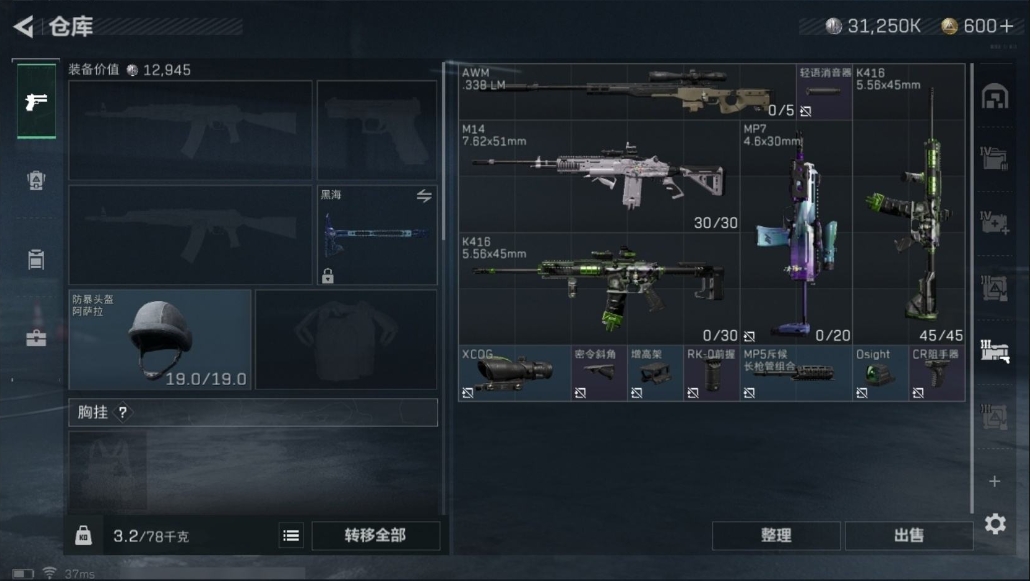Select the 轻语消音器 suppressor item
Viewport: 1030px width, 581px height.
(x=824, y=92)
